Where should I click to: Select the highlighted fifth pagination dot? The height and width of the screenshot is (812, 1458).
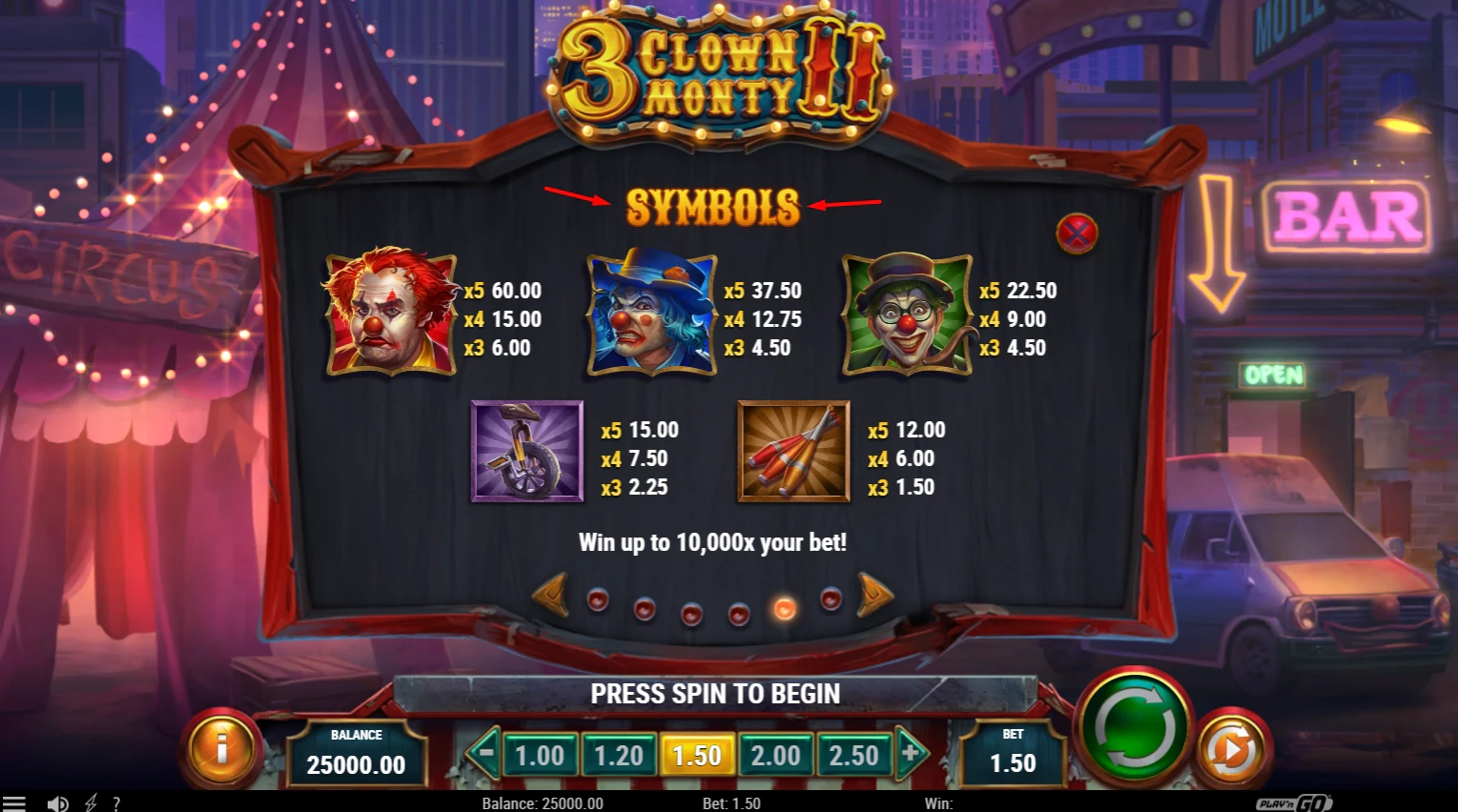tap(784, 607)
